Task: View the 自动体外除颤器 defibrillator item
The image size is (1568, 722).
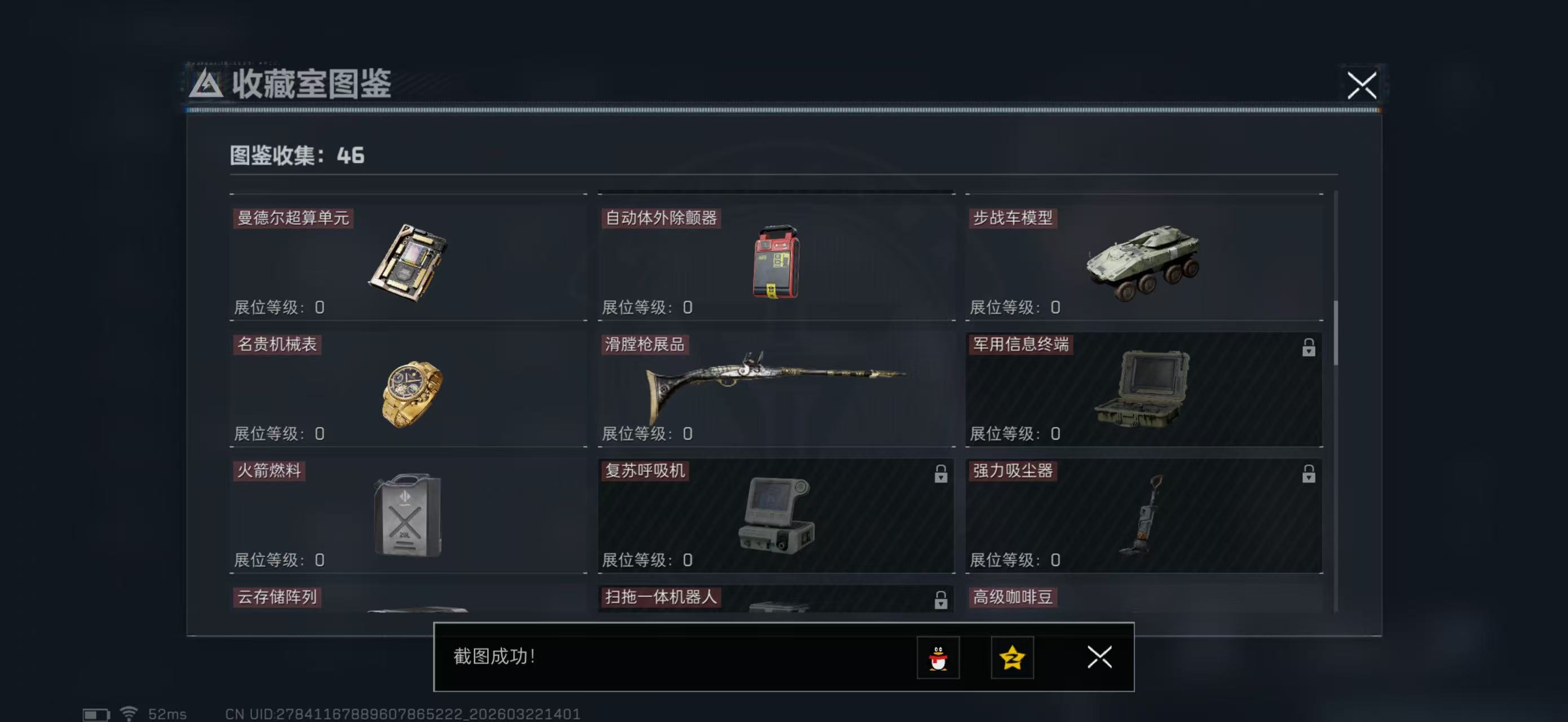Action: point(776,262)
